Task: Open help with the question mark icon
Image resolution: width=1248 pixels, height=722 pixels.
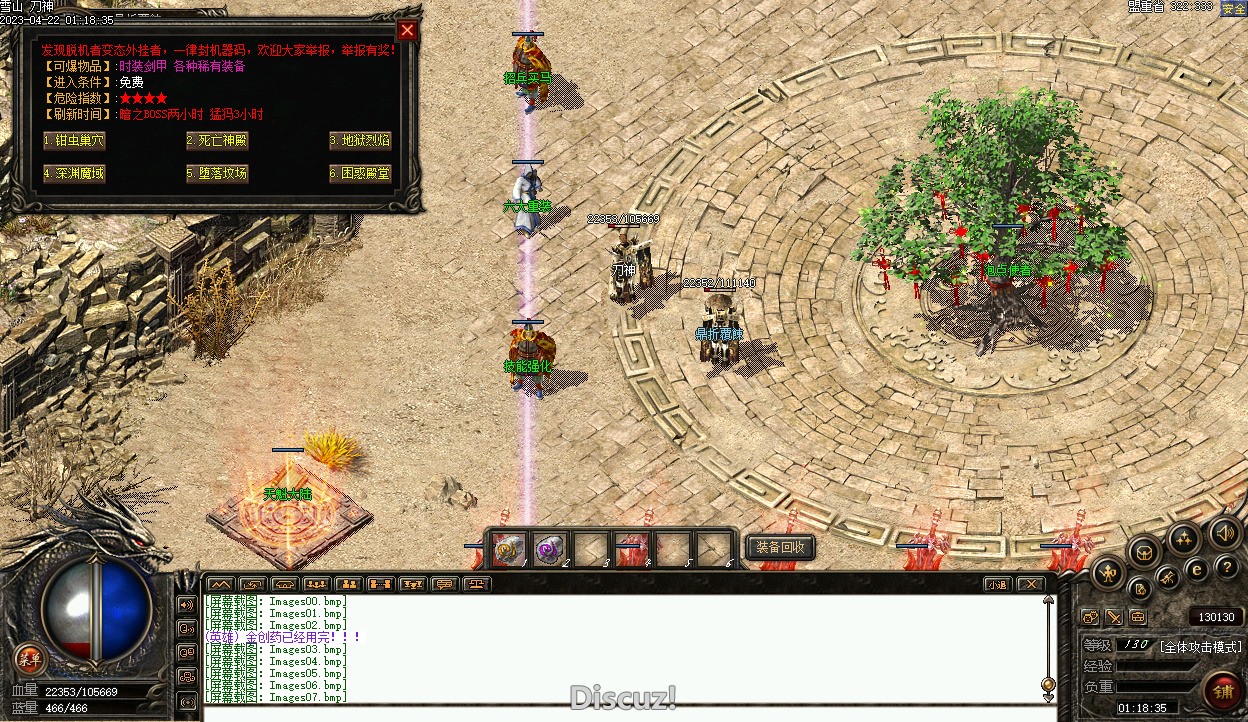Action: pos(1226,569)
